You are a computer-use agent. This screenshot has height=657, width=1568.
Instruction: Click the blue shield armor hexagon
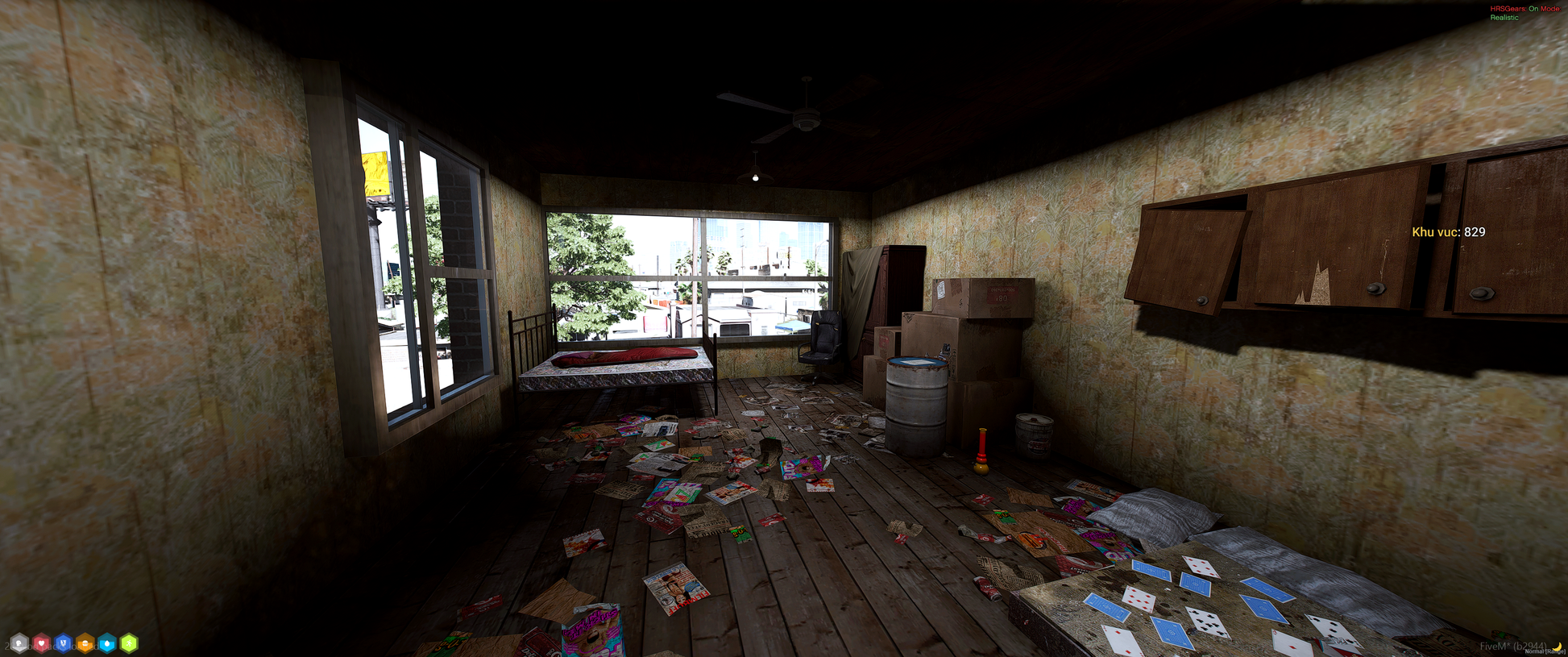pyautogui.click(x=63, y=643)
